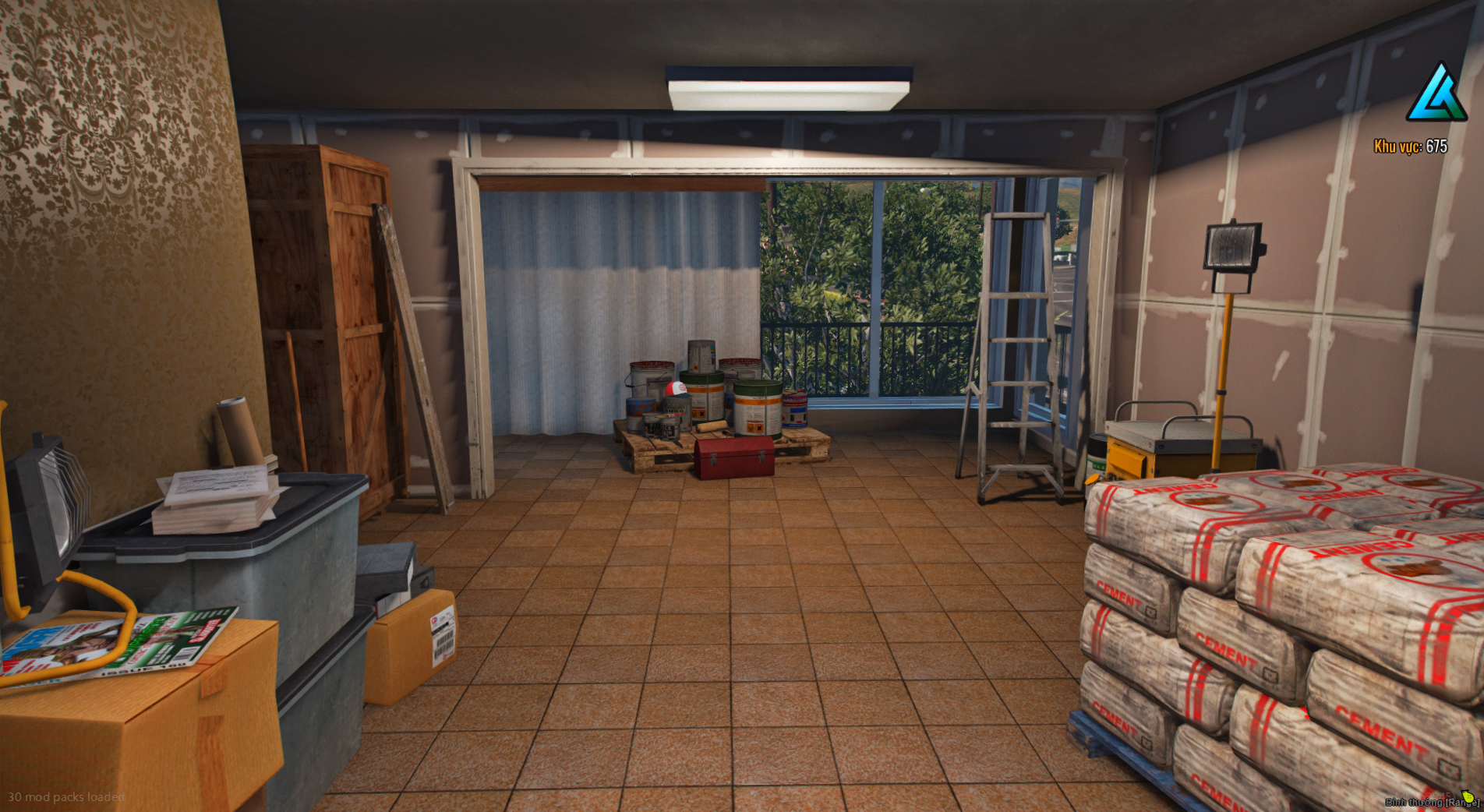Viewport: 1484px width, 812px height.
Task: Click the blue triangle server logo
Action: tap(1436, 94)
